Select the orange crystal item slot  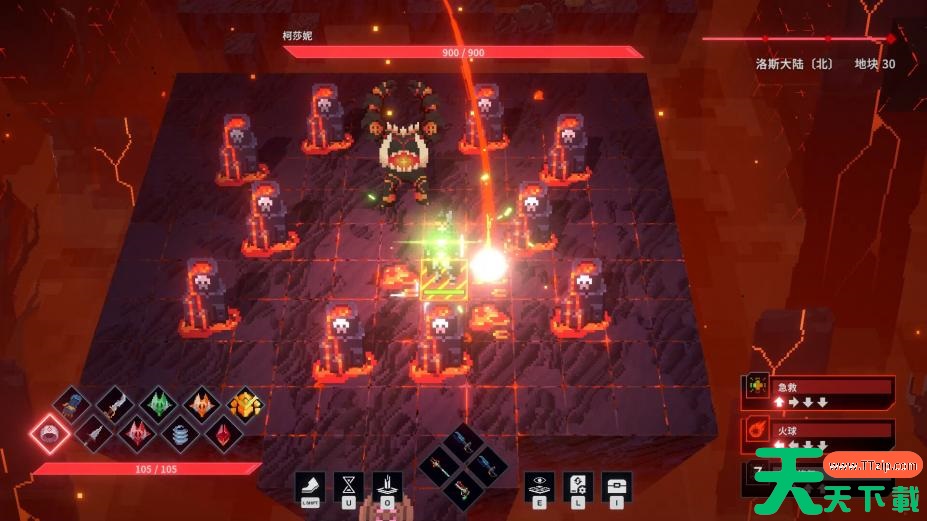tap(201, 405)
